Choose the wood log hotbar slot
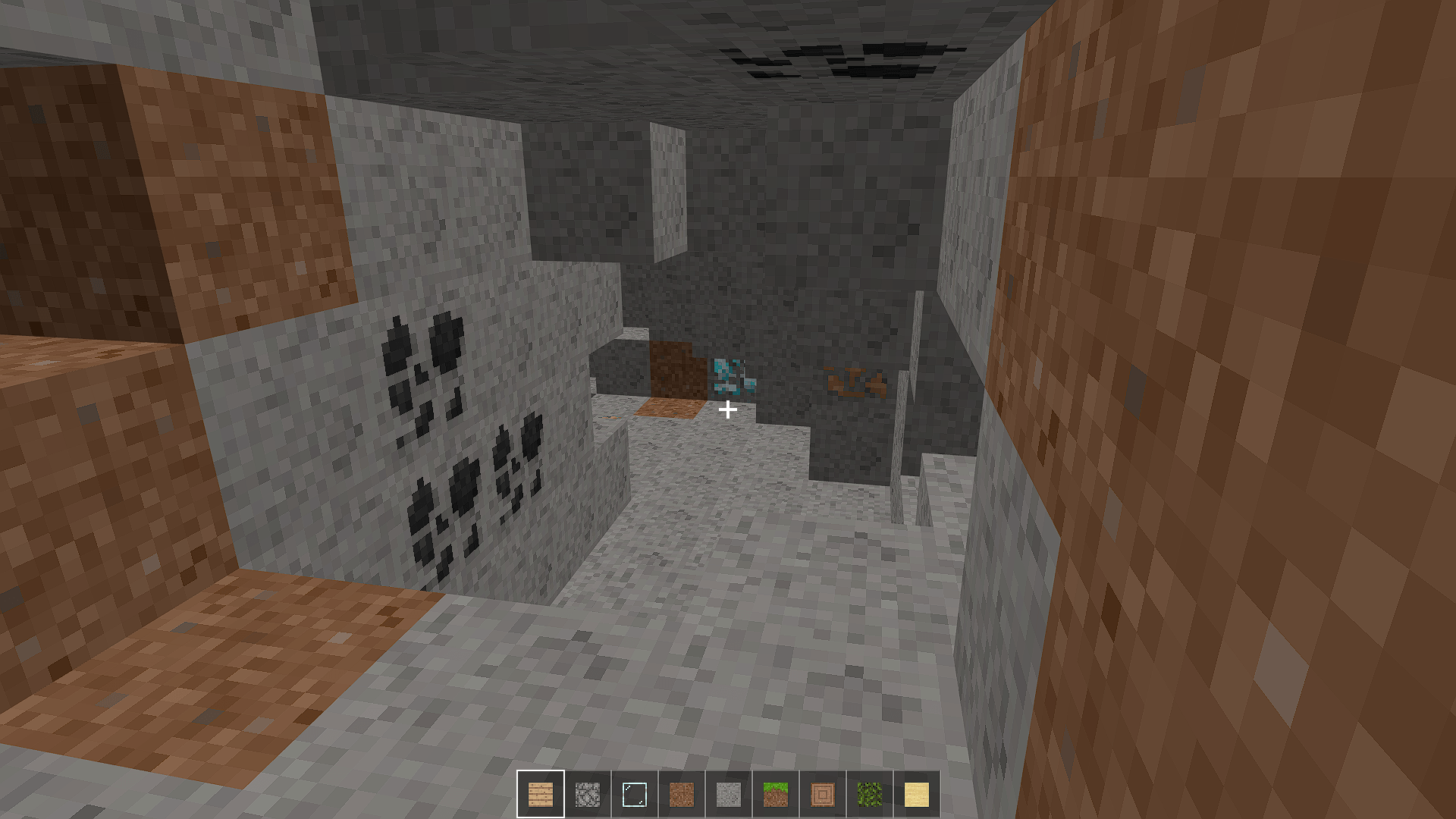Viewport: 1456px width, 819px height. coord(823,794)
